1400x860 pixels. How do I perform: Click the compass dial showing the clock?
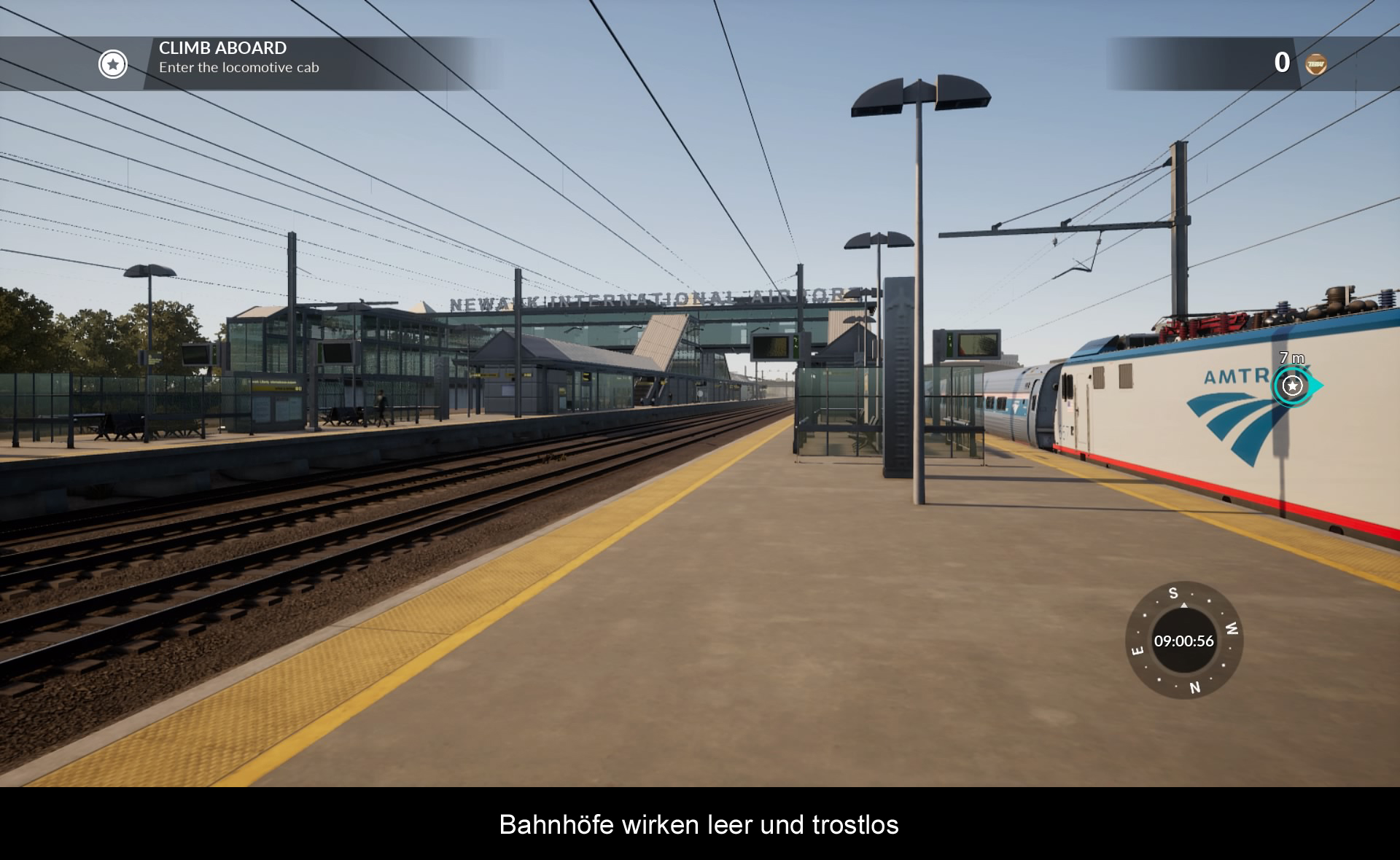tap(1183, 641)
